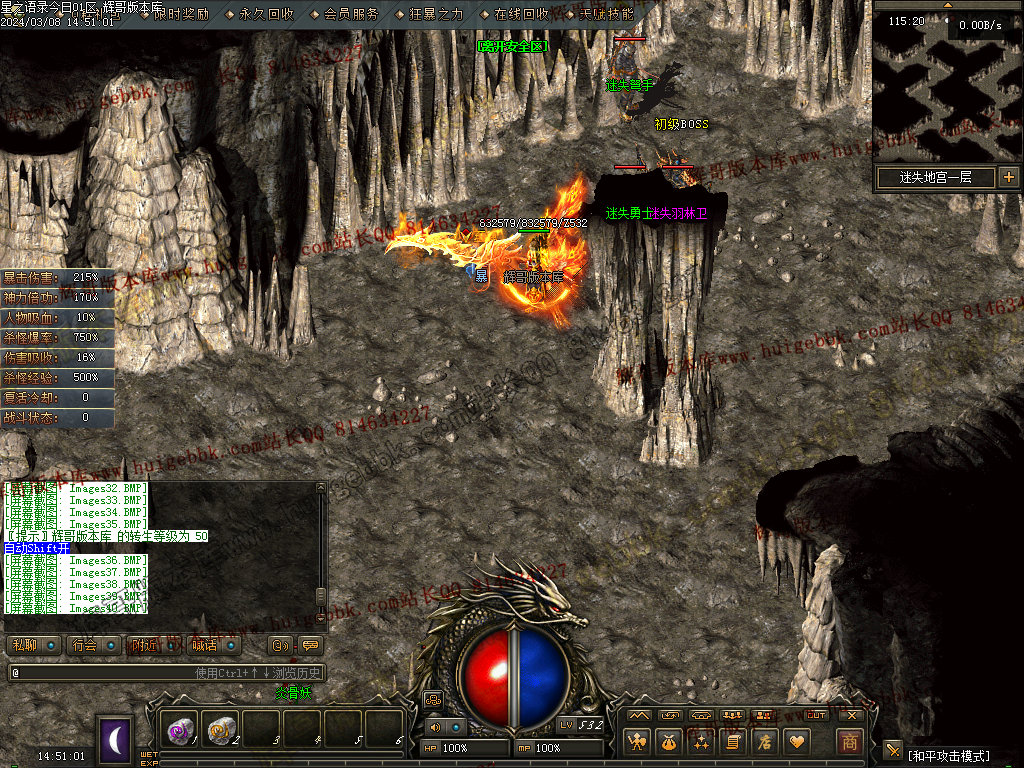Open the skills sparkle icon
The image size is (1024, 768).
tap(701, 742)
